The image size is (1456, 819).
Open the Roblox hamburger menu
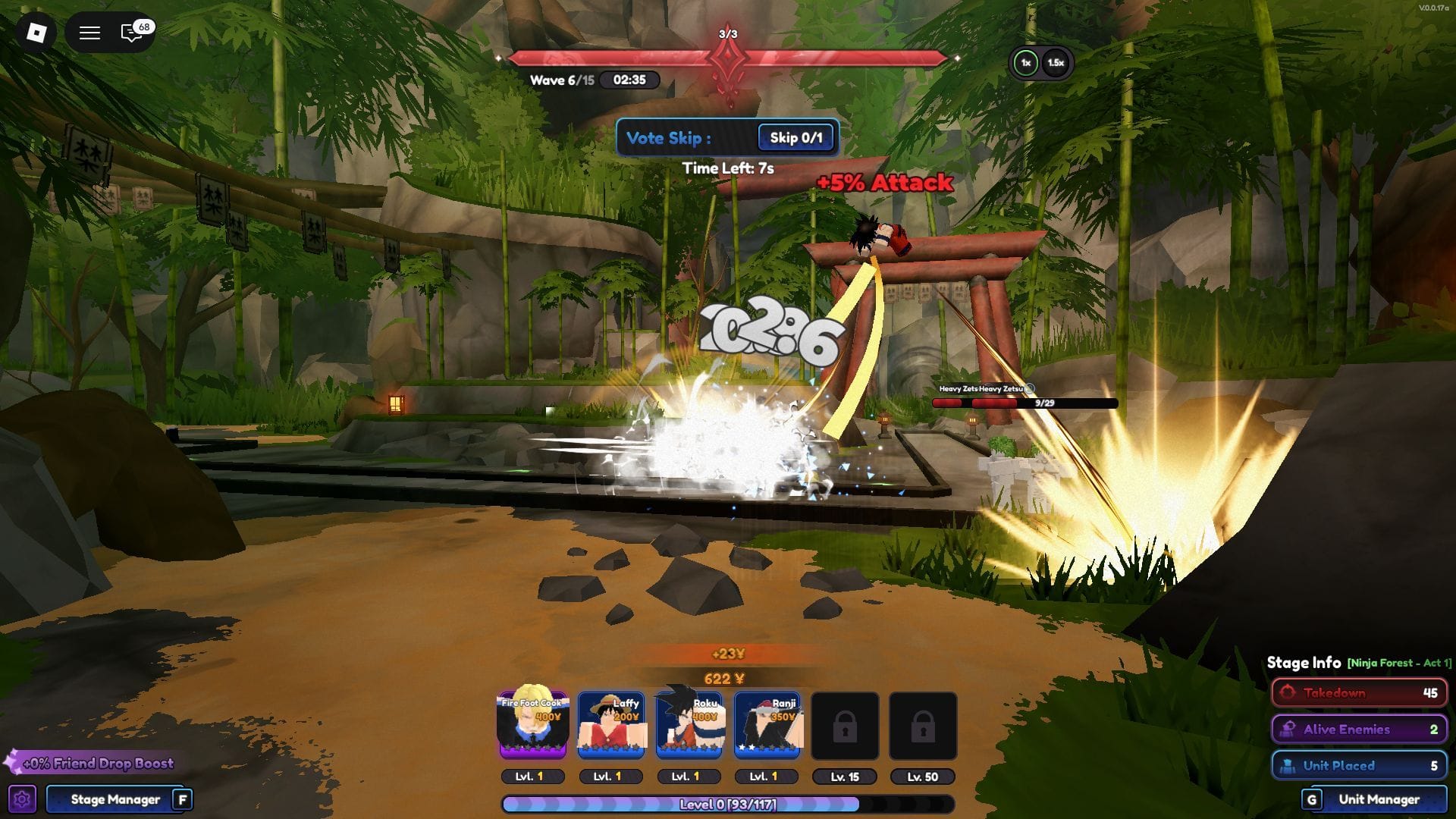[89, 32]
